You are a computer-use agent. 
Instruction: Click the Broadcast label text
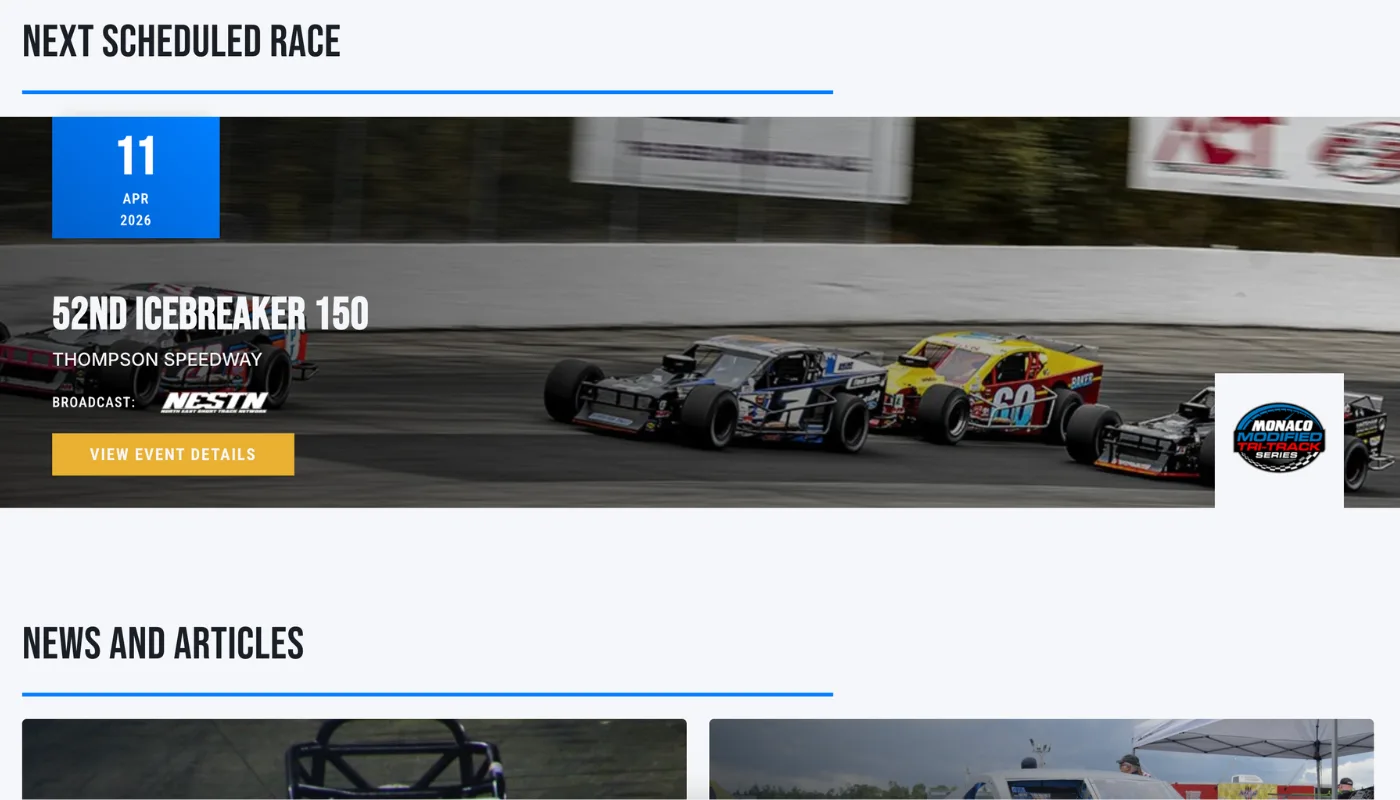coord(93,402)
